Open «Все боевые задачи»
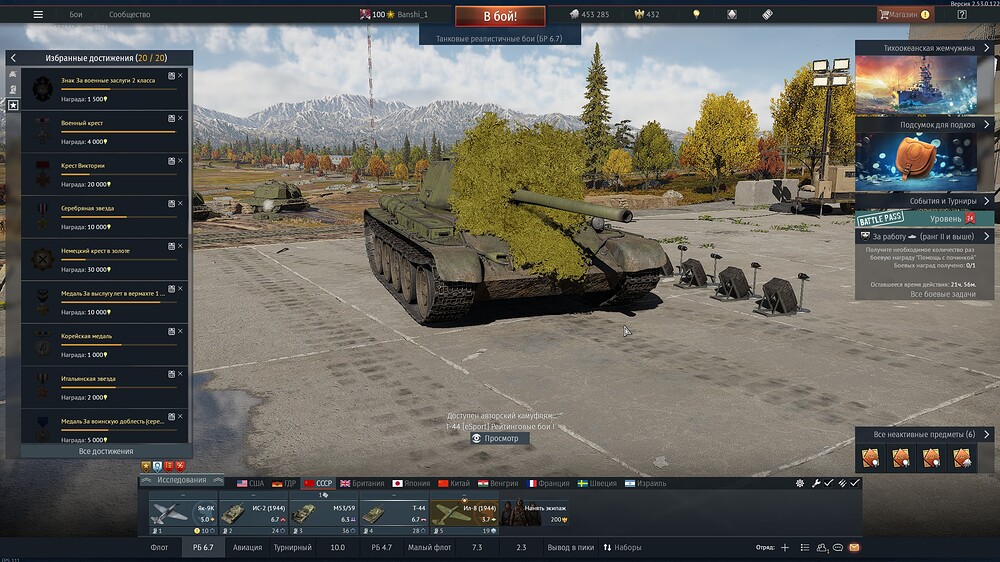This screenshot has height=562, width=1000. pyautogui.click(x=942, y=294)
